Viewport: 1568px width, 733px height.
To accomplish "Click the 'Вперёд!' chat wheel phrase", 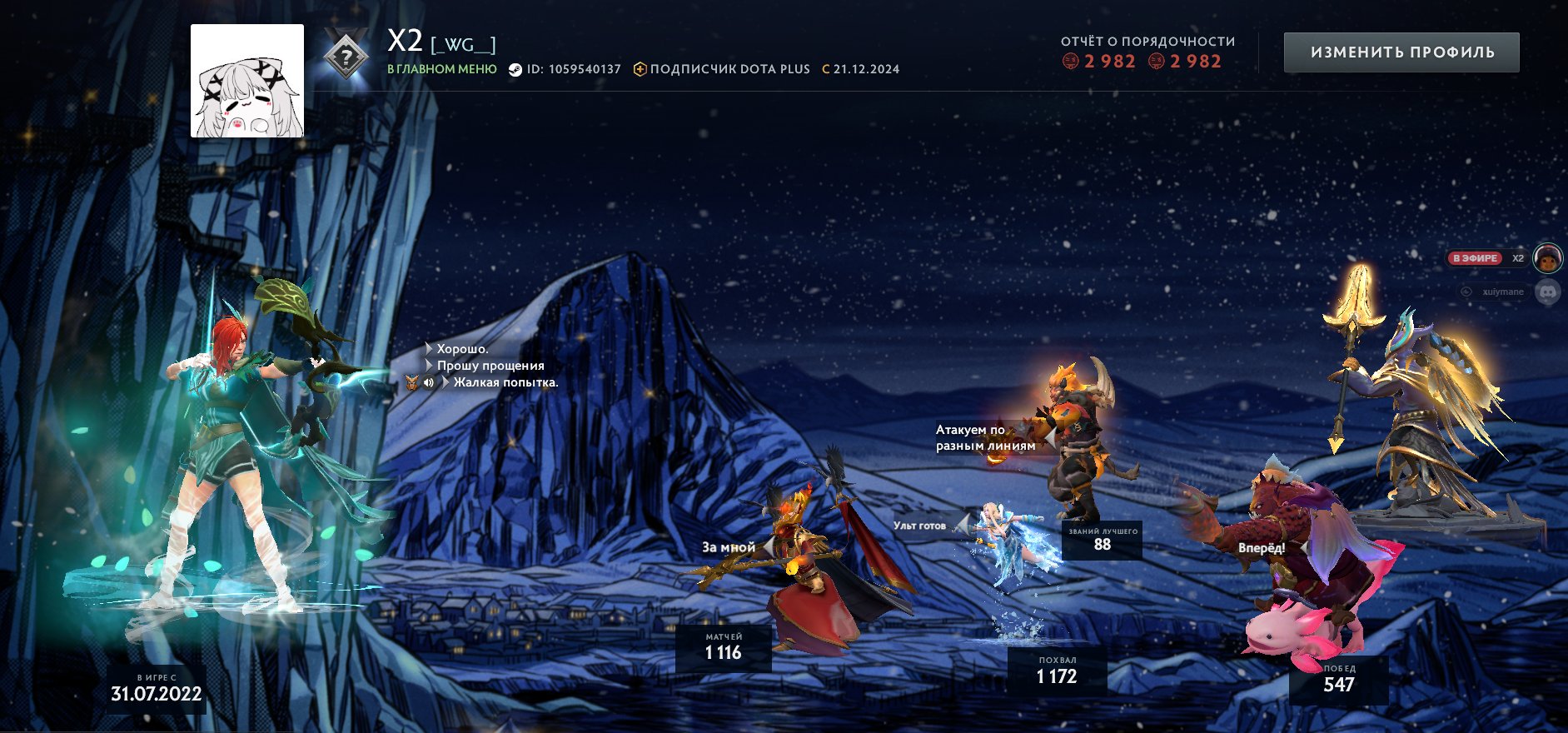I will coord(1261,548).
